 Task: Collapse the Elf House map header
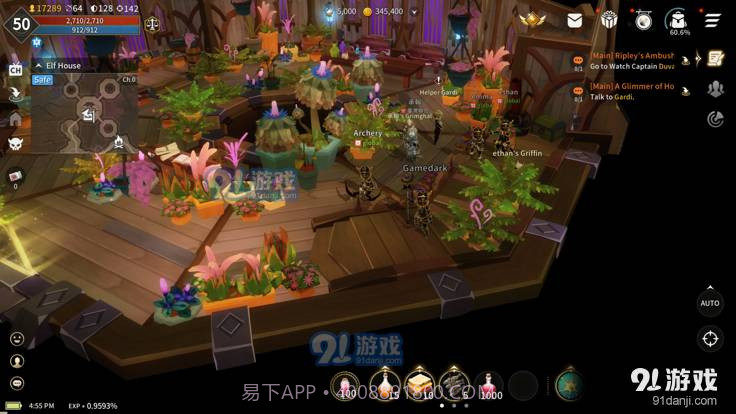pos(37,66)
